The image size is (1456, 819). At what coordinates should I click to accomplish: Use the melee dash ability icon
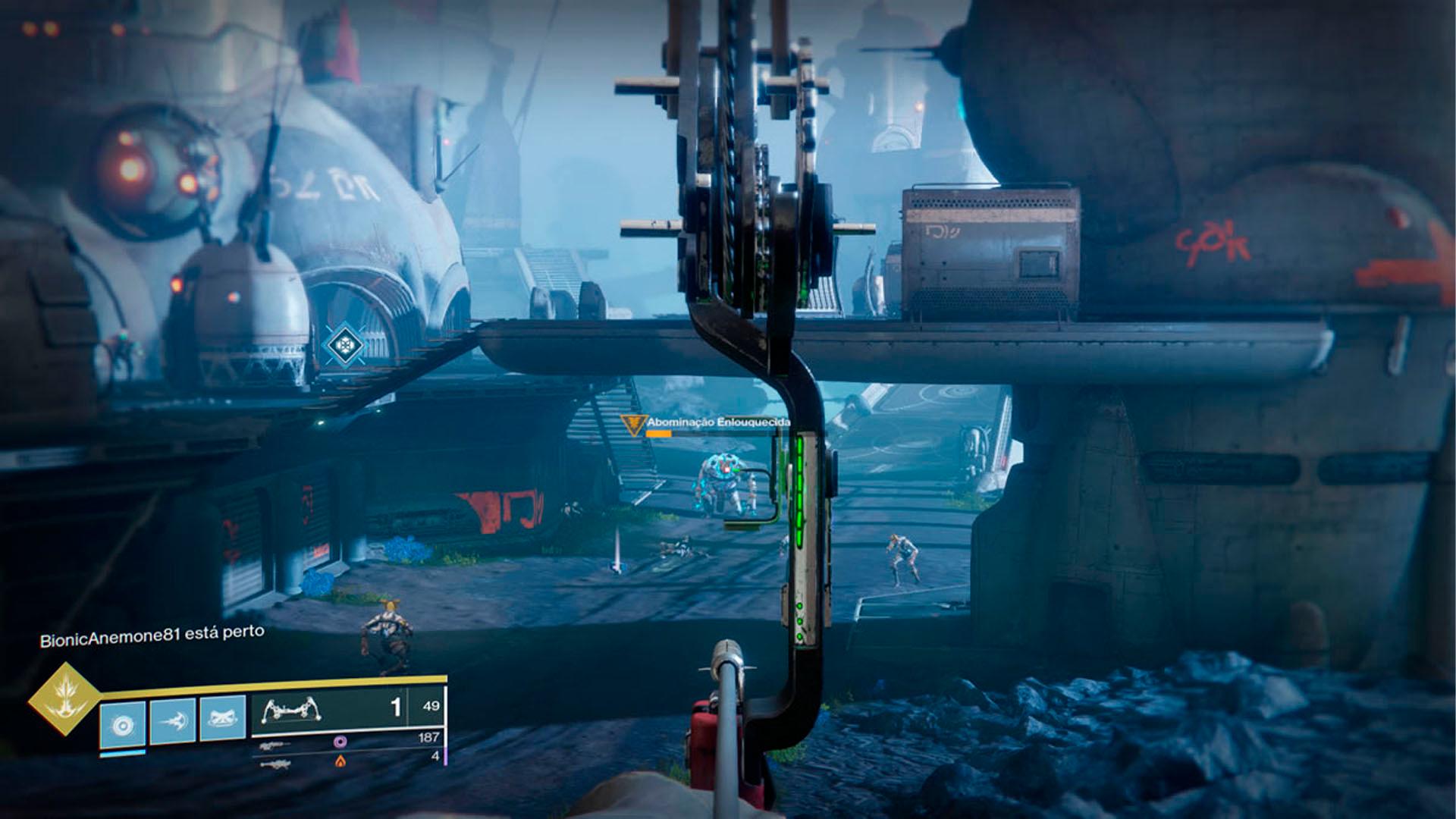173,720
